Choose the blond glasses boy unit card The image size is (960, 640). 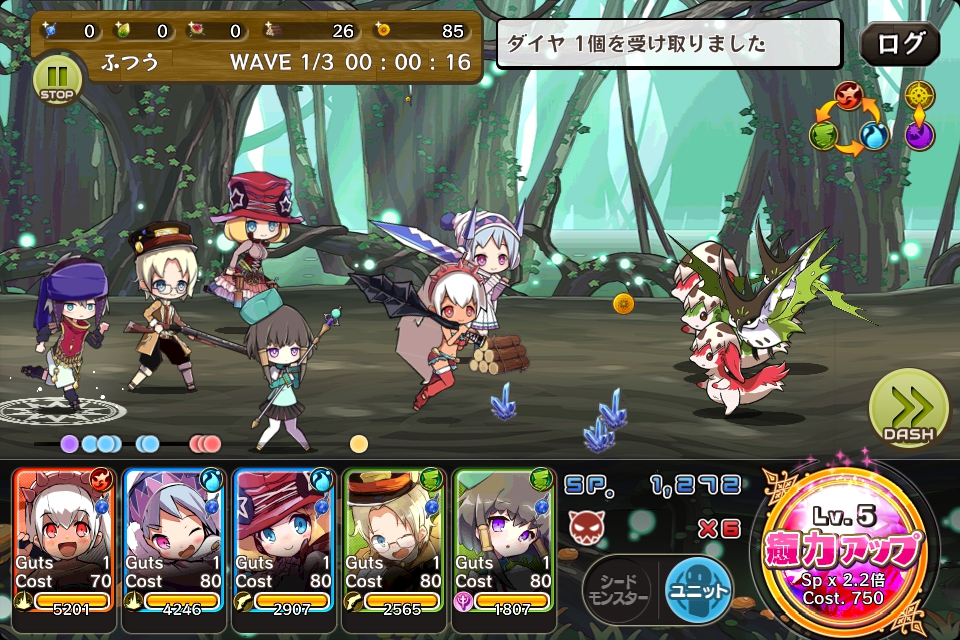point(395,540)
